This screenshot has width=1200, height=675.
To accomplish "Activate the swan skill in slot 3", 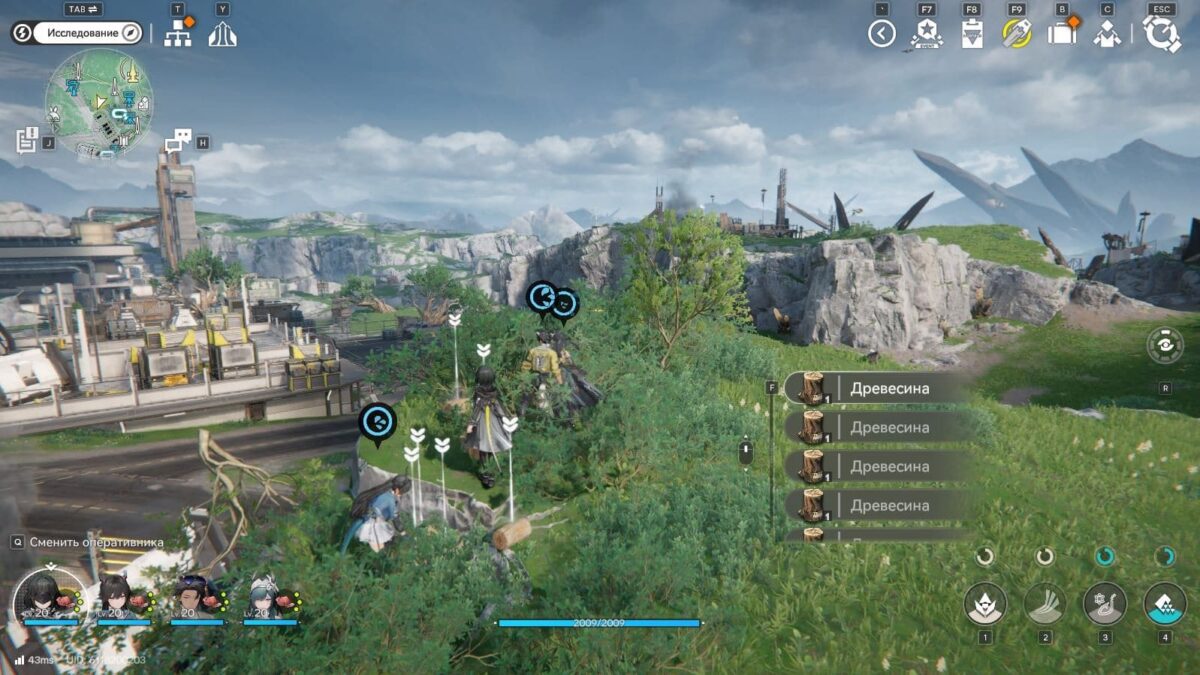I will point(1105,603).
